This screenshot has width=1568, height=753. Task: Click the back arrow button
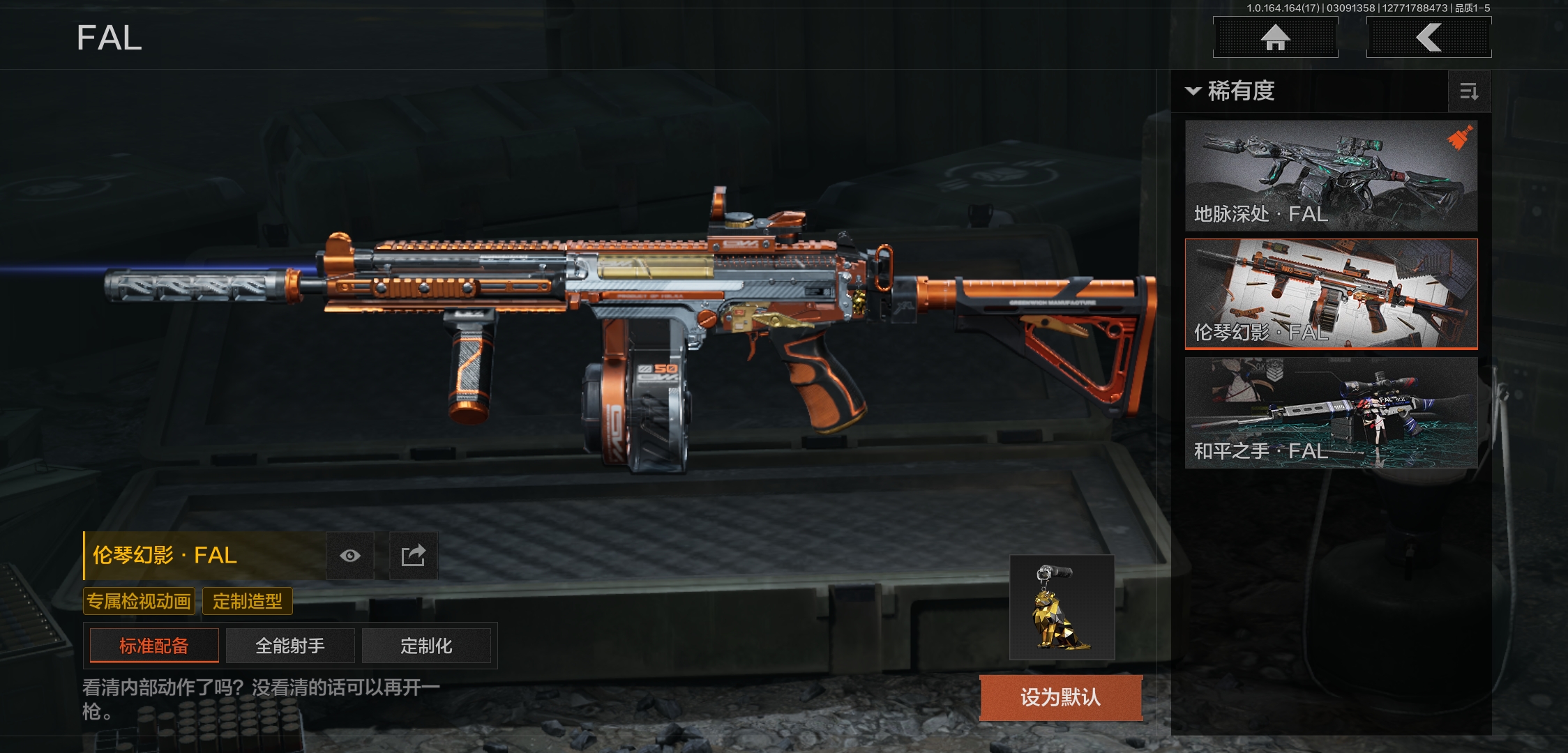pyautogui.click(x=1428, y=38)
